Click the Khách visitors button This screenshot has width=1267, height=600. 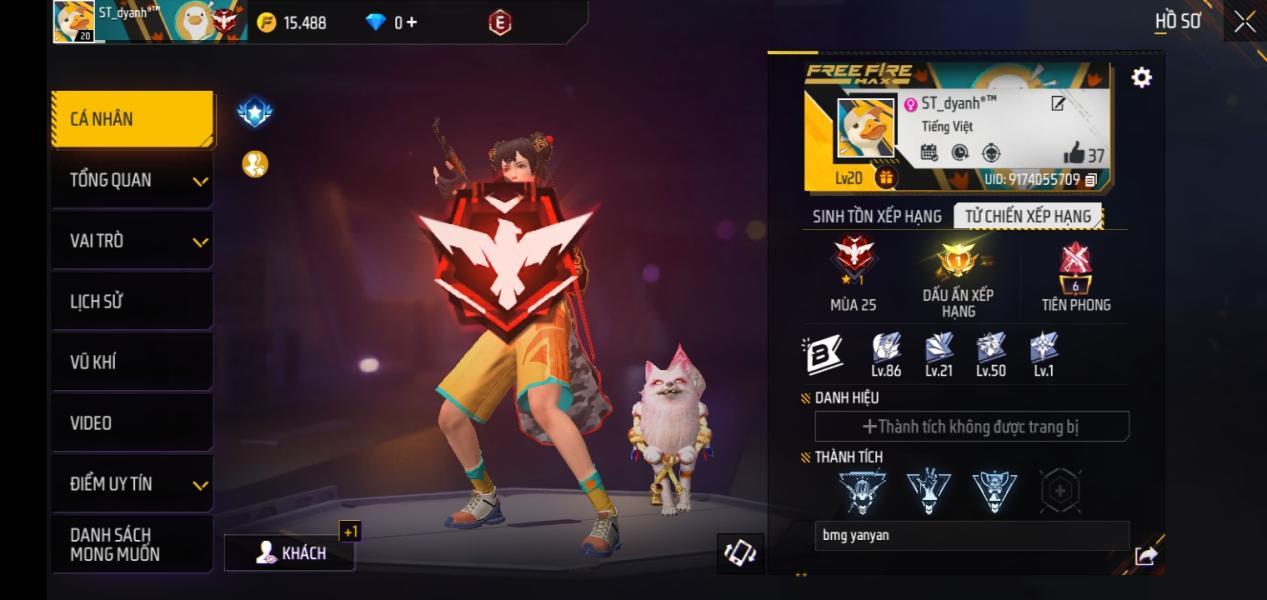pos(290,553)
